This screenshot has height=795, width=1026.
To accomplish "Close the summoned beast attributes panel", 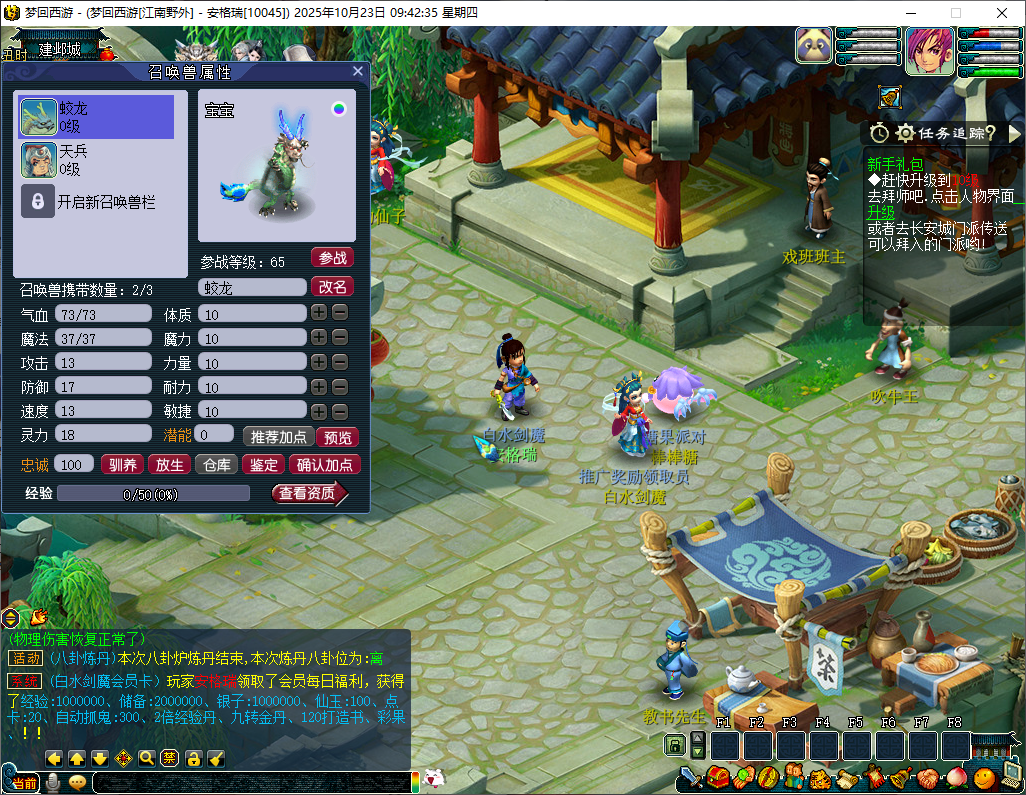I will coord(358,72).
